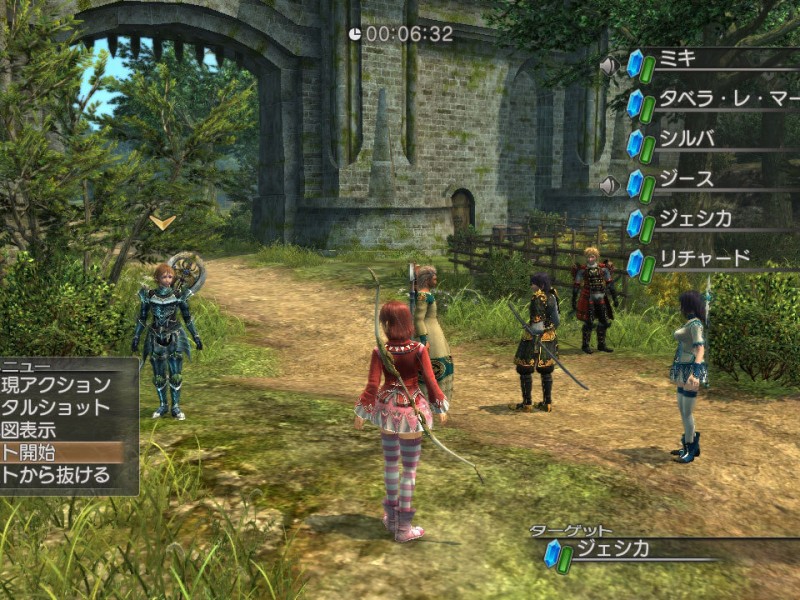Select party member リチャード in the list
Viewport: 800px width, 600px height.
(x=704, y=259)
